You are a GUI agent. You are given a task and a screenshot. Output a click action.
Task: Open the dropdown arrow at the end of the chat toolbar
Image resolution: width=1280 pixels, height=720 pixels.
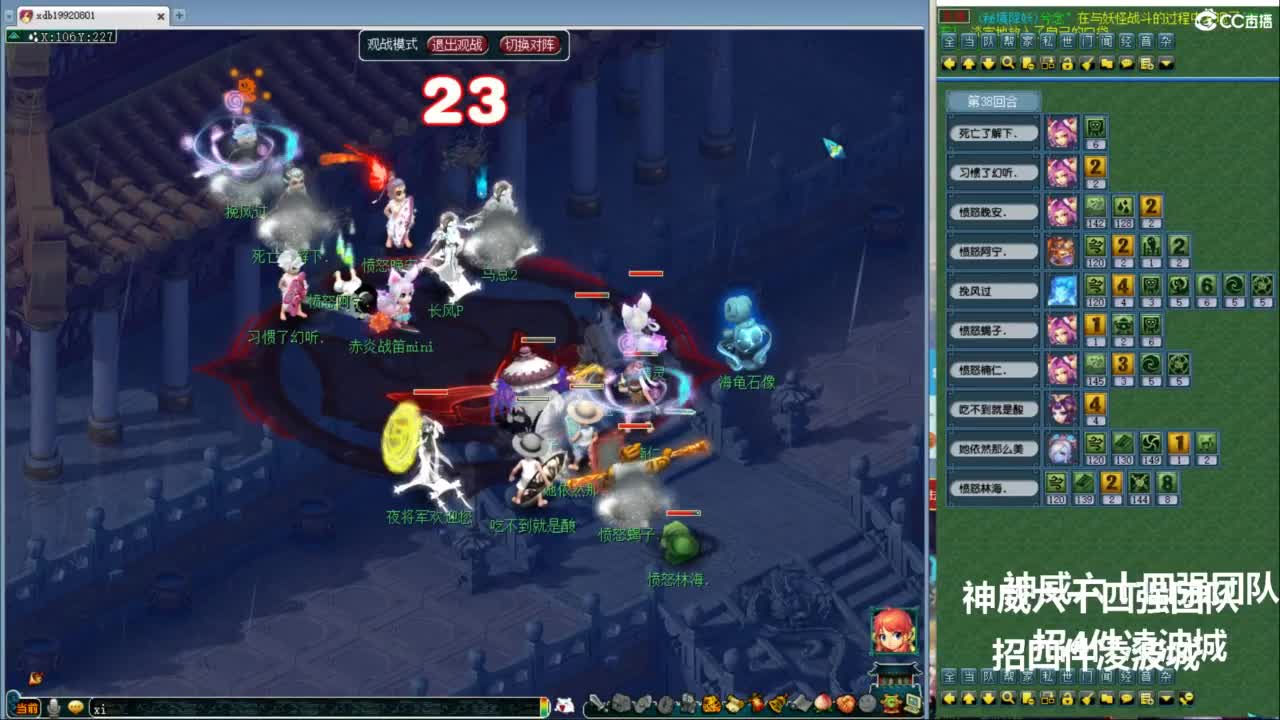tap(1163, 64)
